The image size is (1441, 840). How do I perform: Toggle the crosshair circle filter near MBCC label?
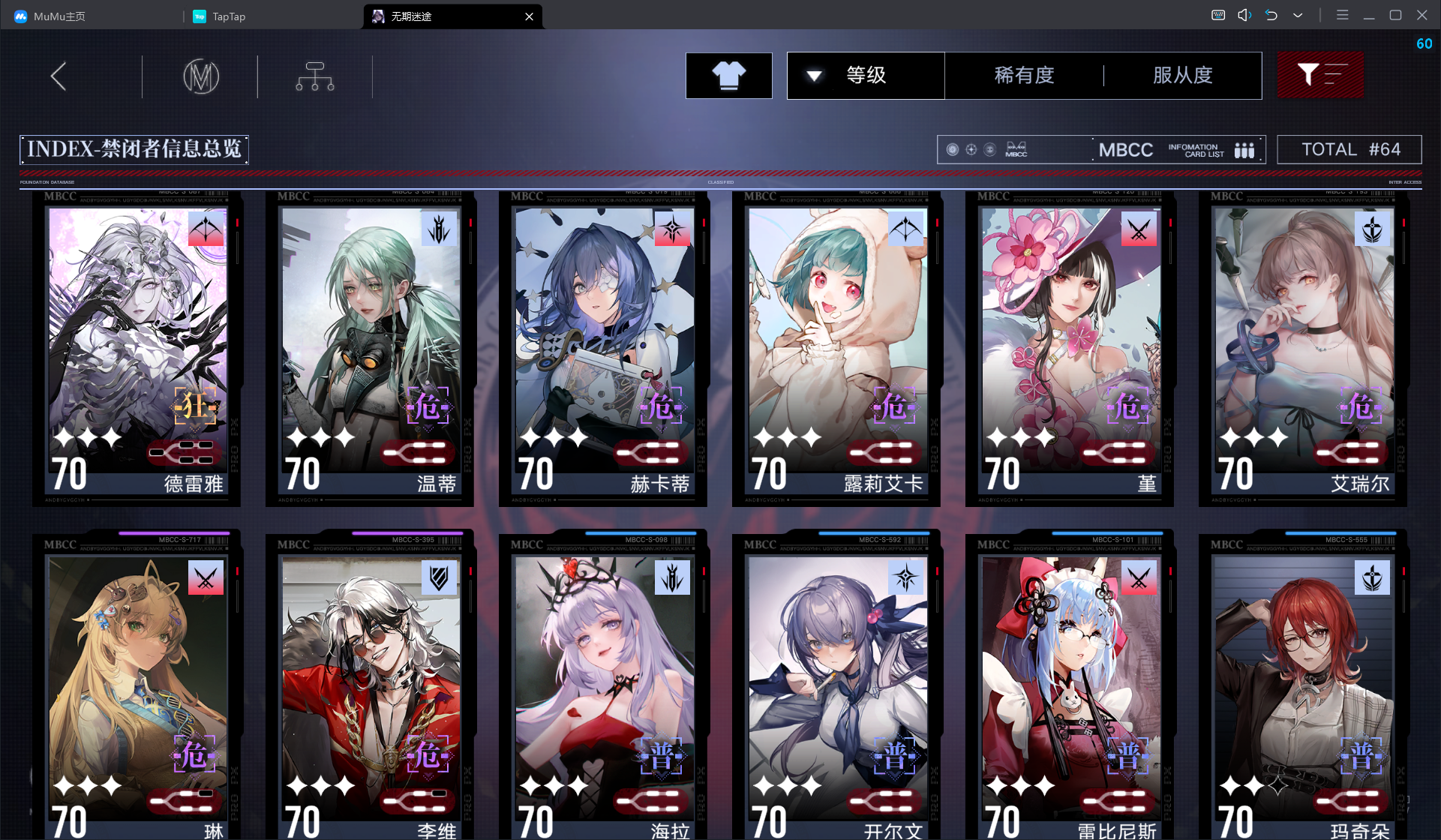(x=971, y=149)
